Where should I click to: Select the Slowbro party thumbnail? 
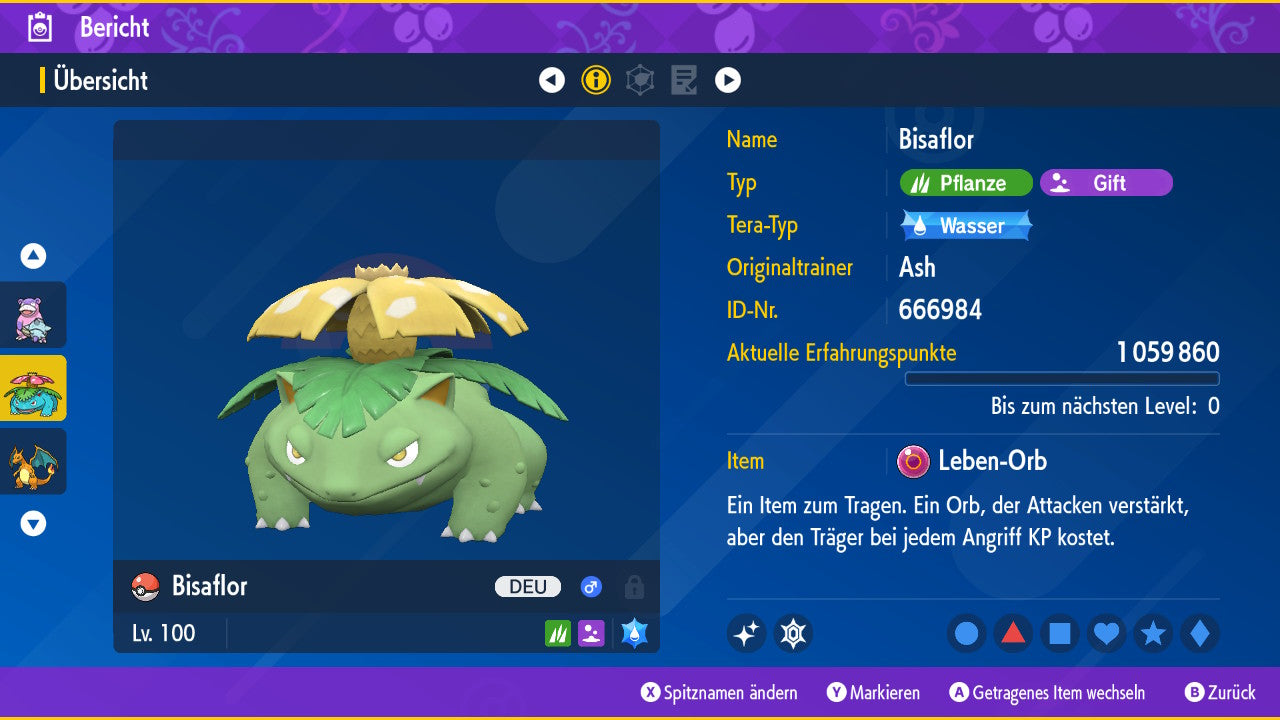(33, 315)
